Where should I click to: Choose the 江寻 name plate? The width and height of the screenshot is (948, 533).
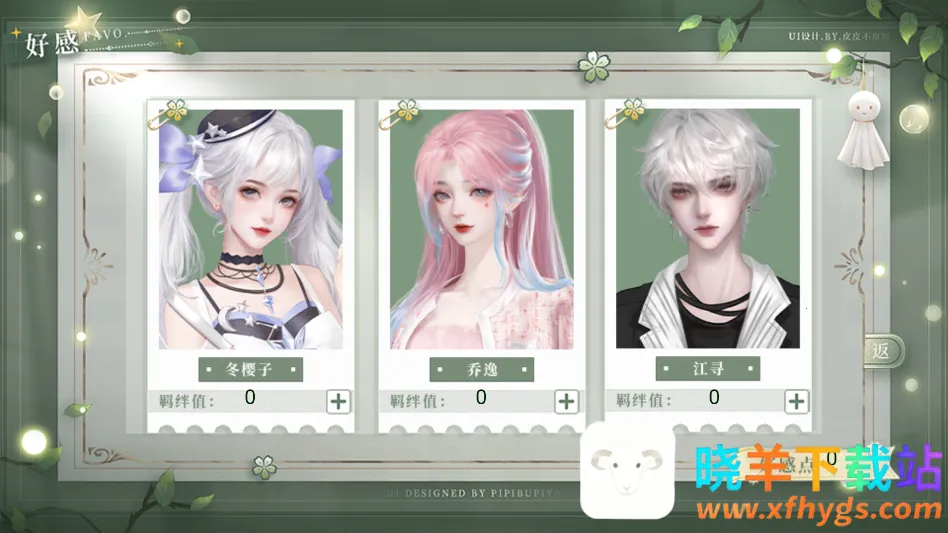pyautogui.click(x=707, y=369)
